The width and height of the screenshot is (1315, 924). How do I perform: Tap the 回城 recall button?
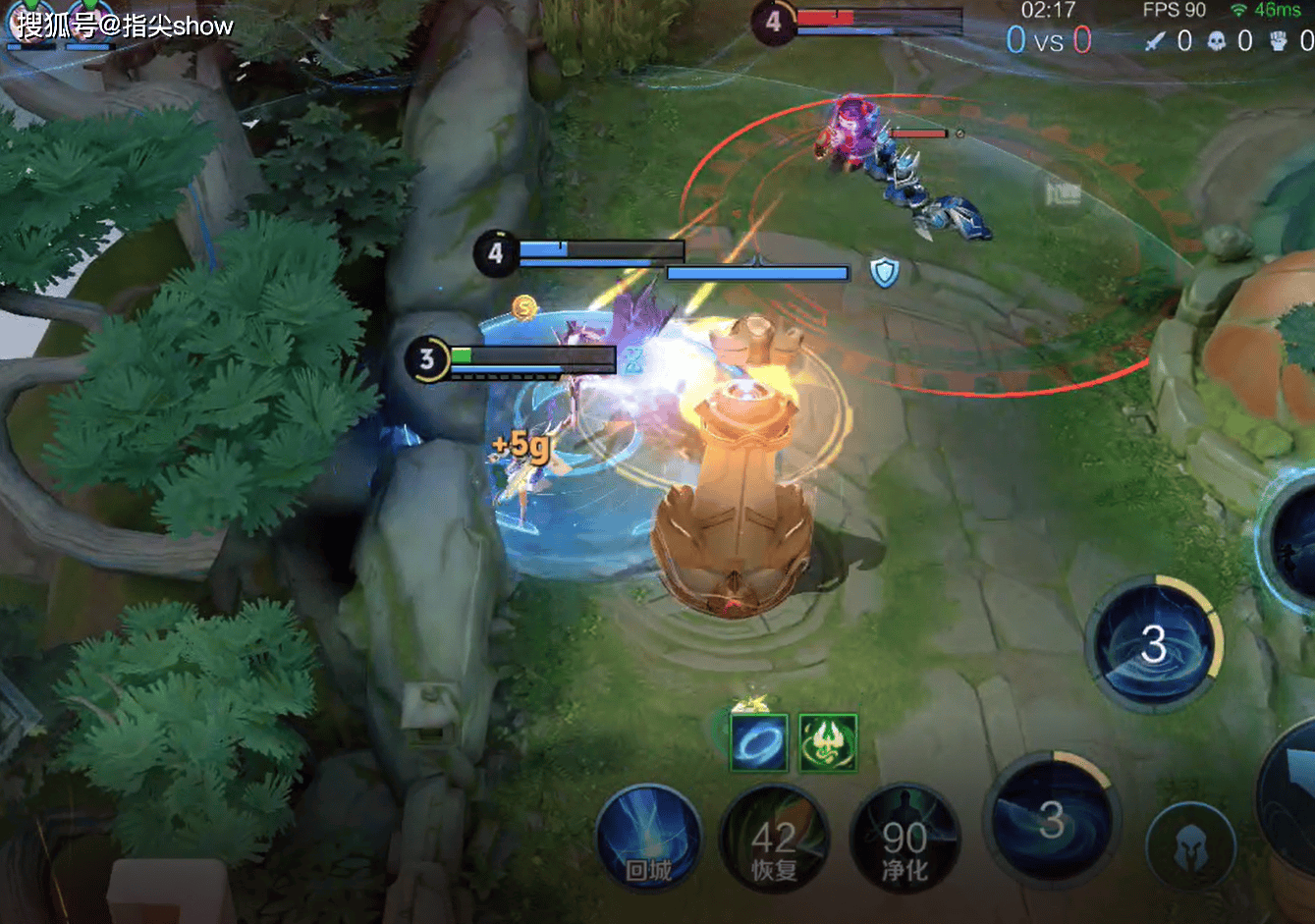click(x=648, y=842)
